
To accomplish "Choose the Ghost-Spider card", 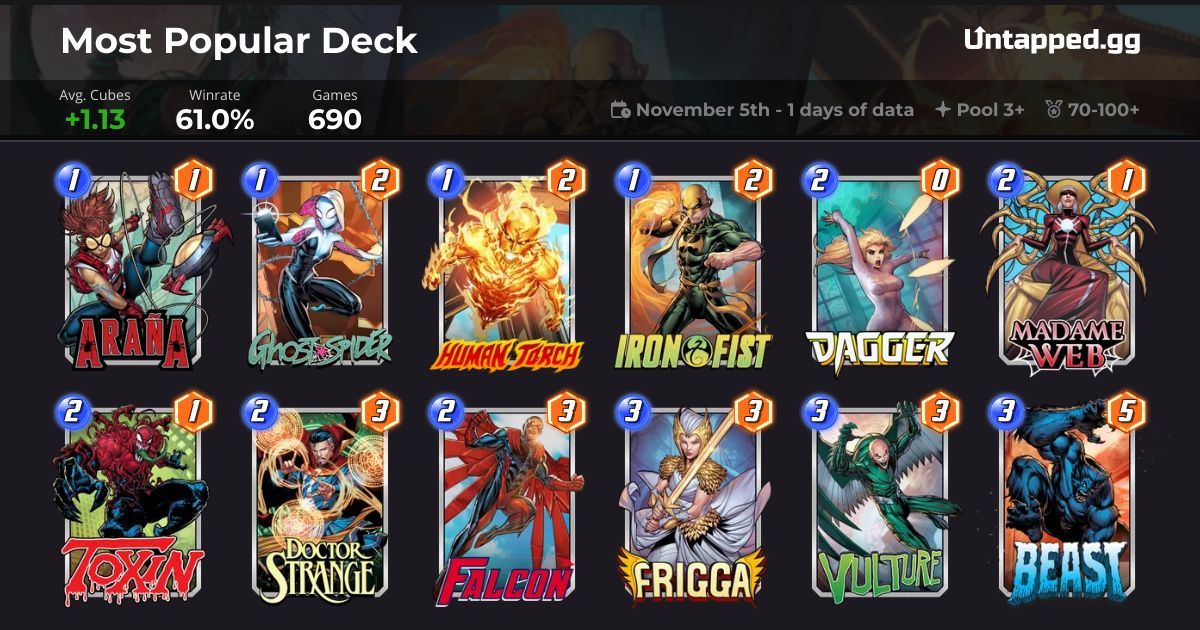I will click(x=320, y=270).
